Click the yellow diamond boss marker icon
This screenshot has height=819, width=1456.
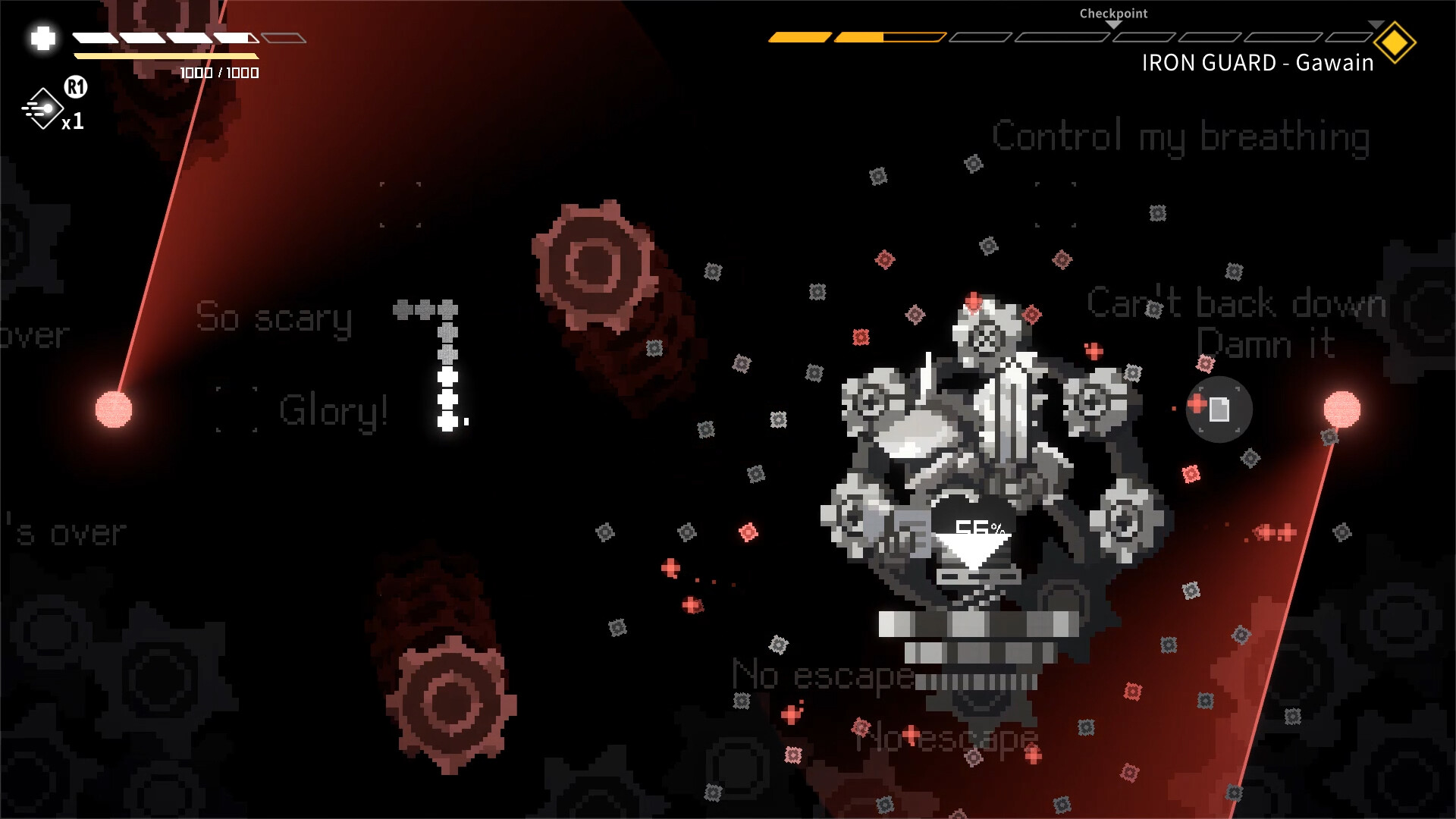[1395, 42]
